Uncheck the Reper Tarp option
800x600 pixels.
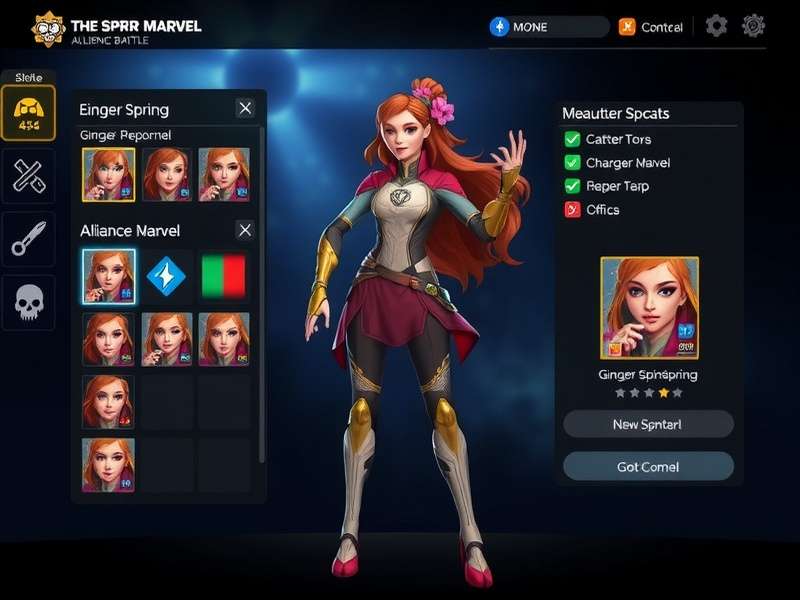click(572, 186)
